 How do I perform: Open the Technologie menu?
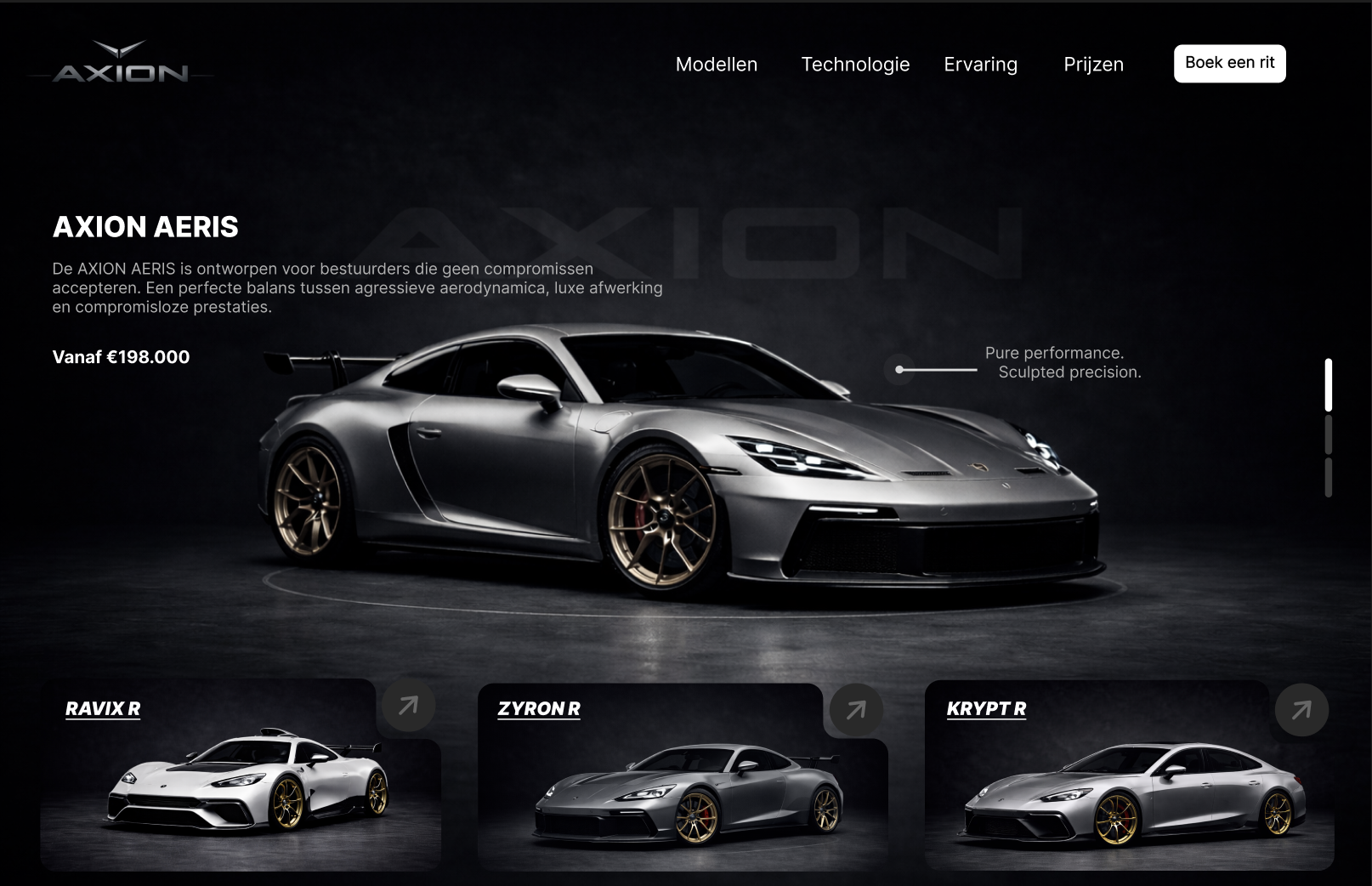(x=855, y=64)
